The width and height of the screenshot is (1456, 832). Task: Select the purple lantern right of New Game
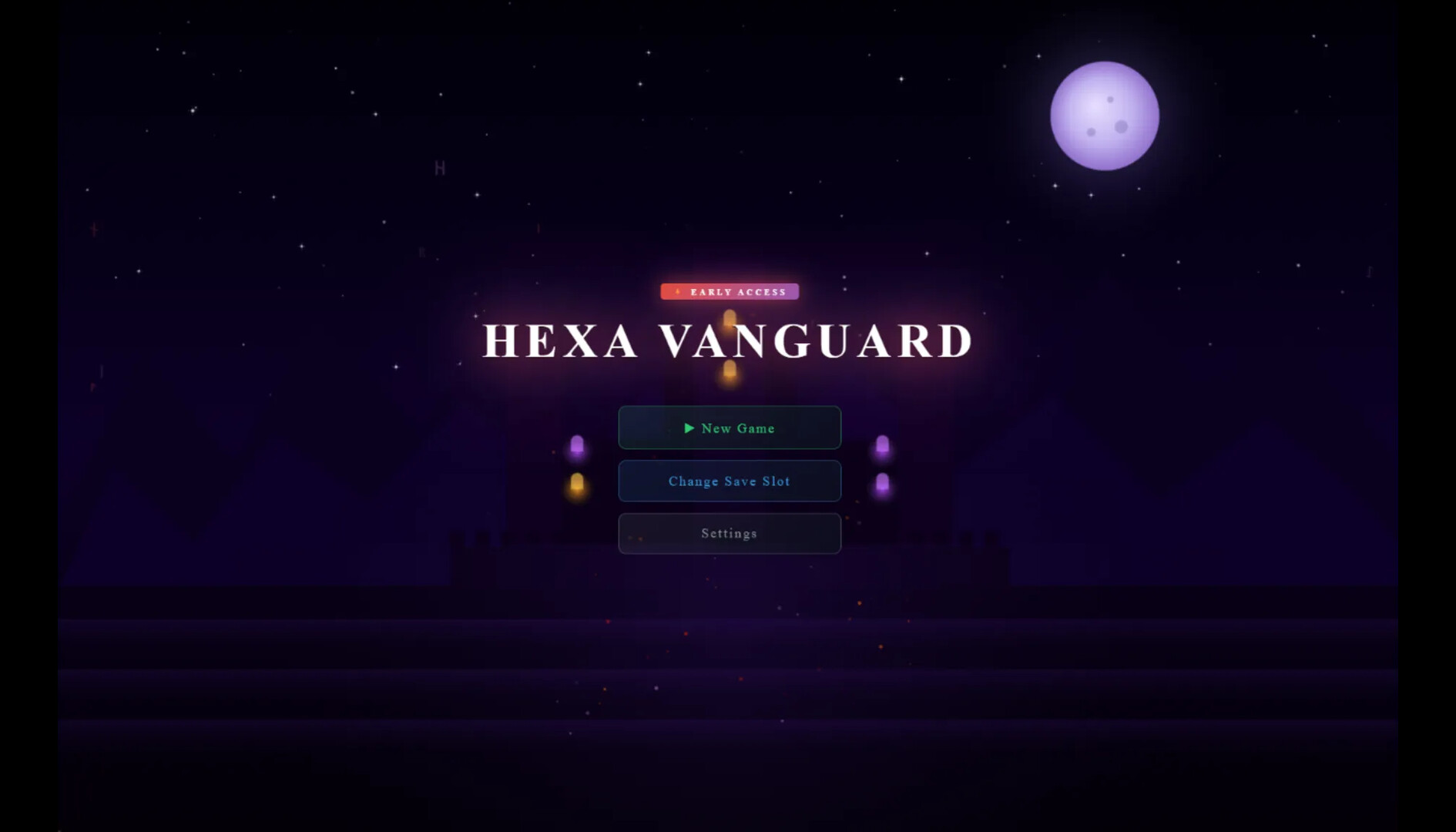[x=883, y=445]
